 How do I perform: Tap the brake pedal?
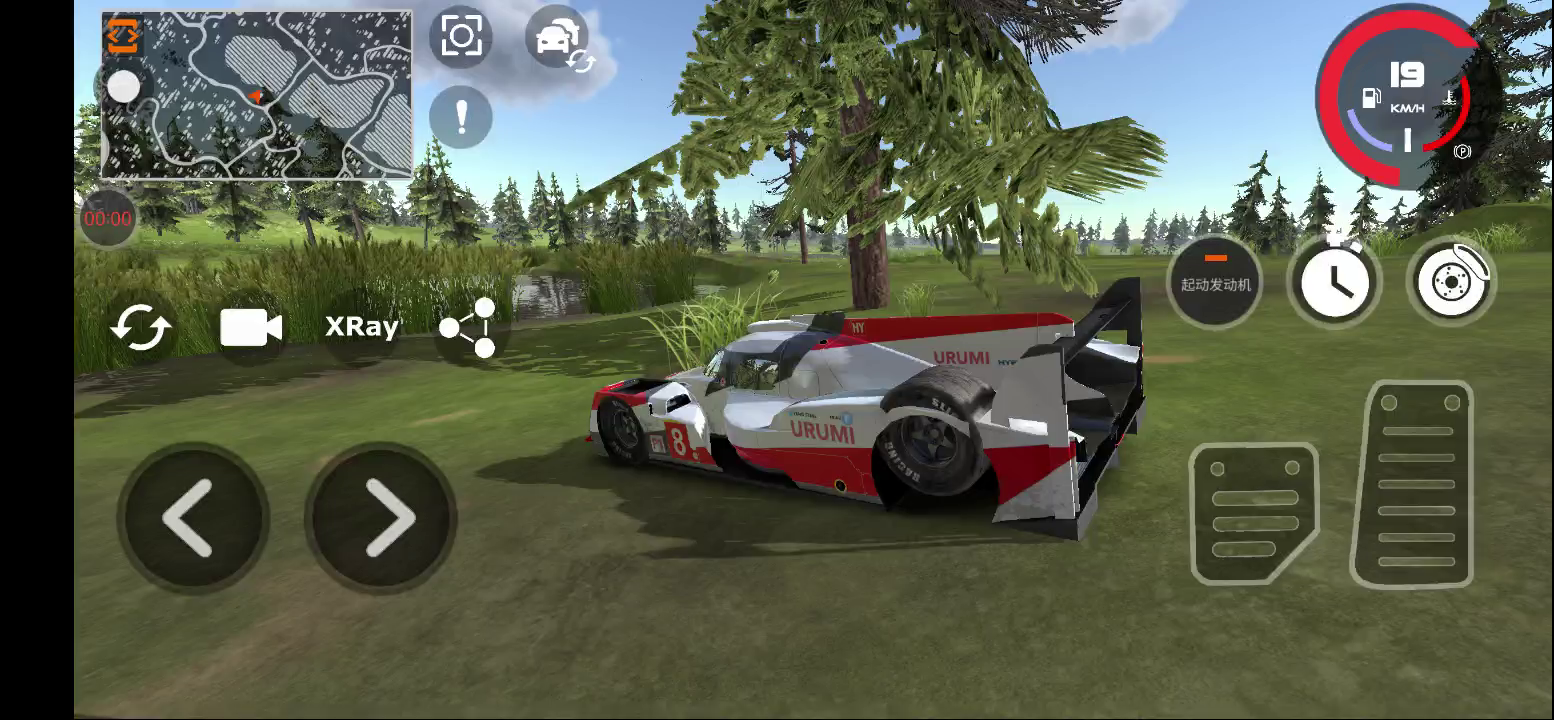click(1254, 513)
